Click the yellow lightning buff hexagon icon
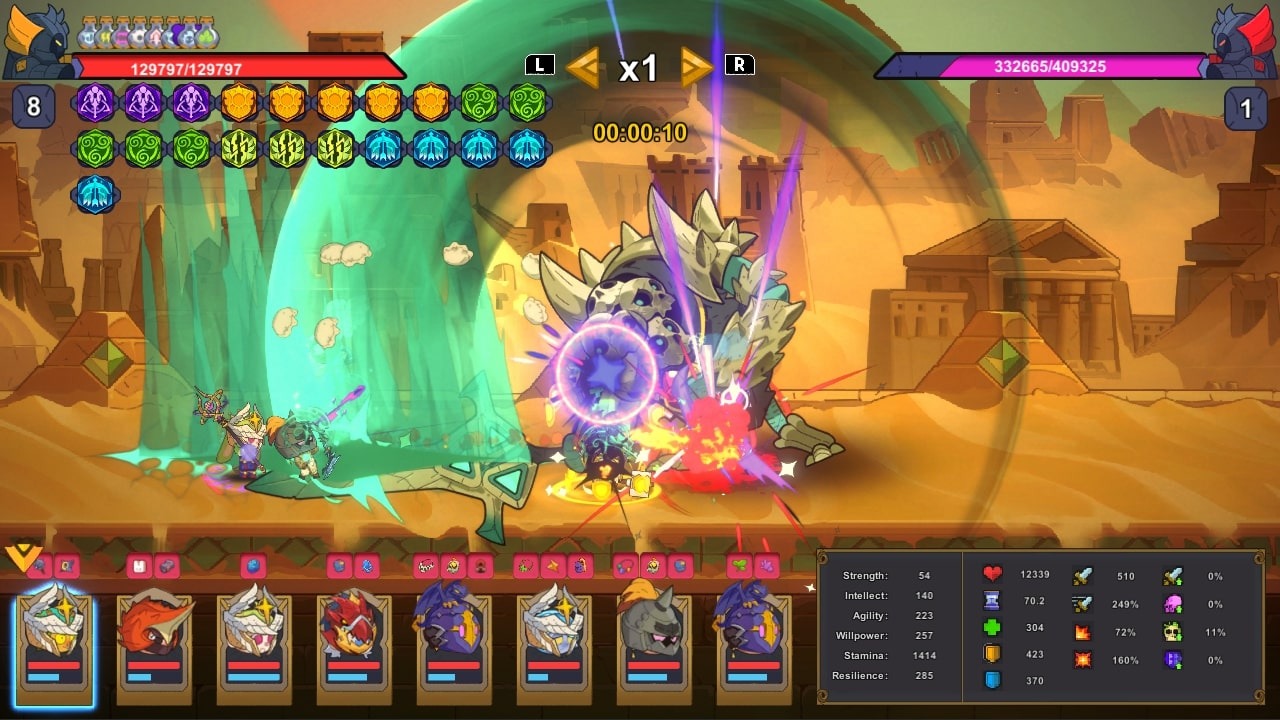The width and height of the screenshot is (1280, 720). pos(239,148)
